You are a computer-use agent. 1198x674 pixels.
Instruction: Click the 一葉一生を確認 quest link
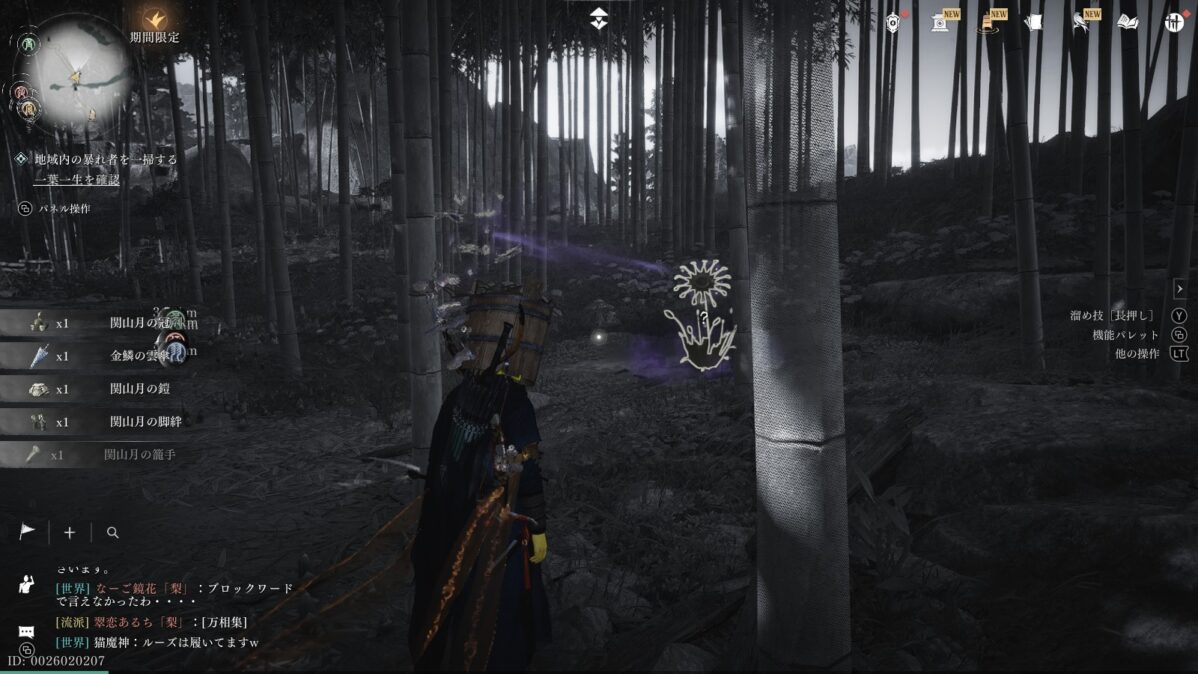pos(76,179)
